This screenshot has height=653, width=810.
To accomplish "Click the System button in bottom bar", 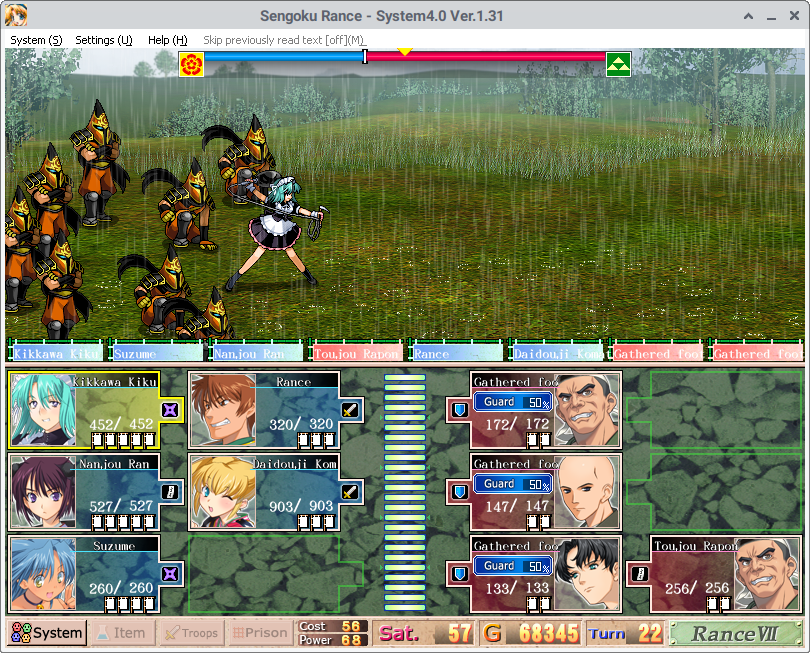I will [x=47, y=632].
